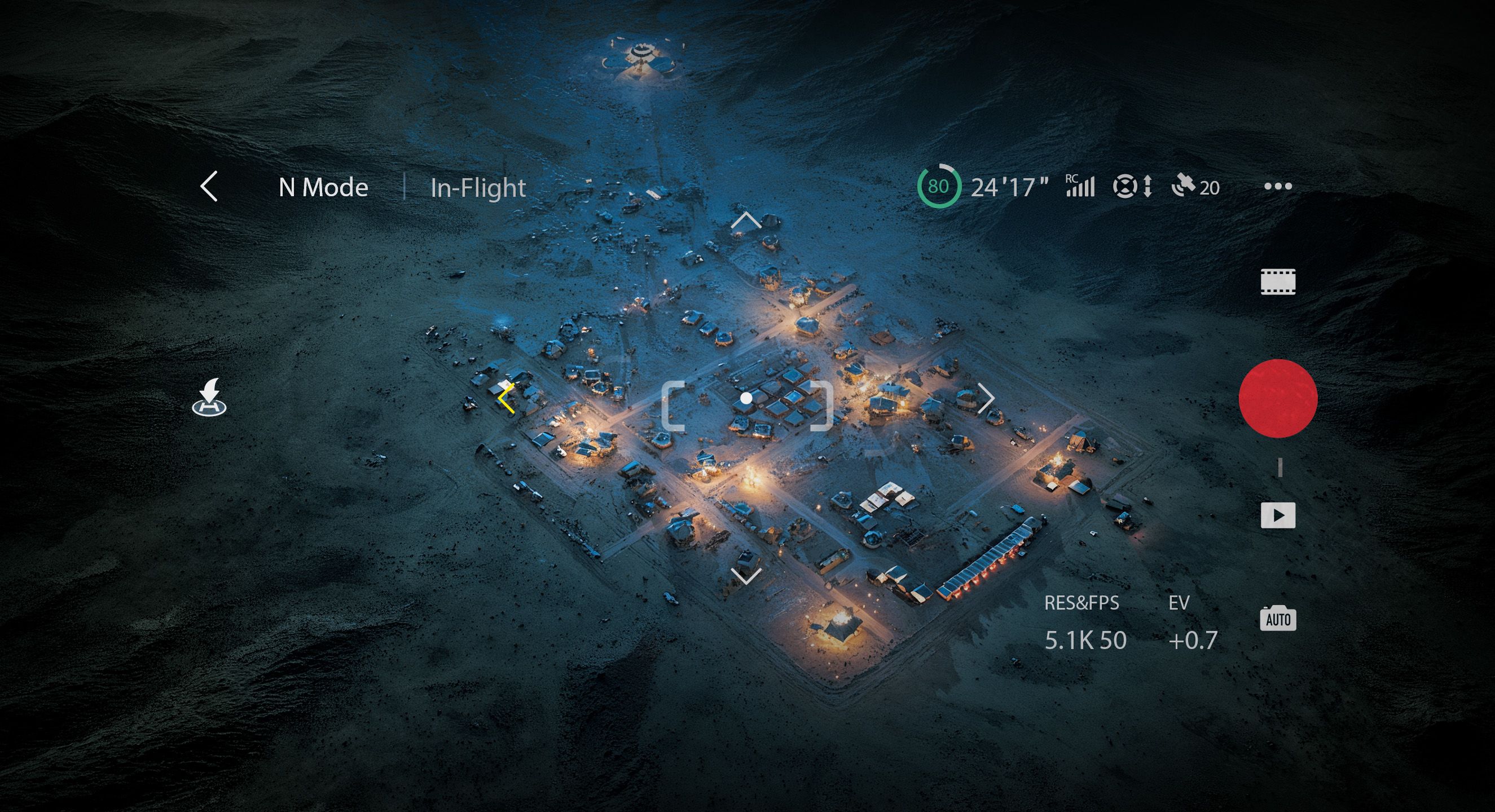Start recording with the red record button
Image resolution: width=1495 pixels, height=812 pixels.
coord(1277,399)
